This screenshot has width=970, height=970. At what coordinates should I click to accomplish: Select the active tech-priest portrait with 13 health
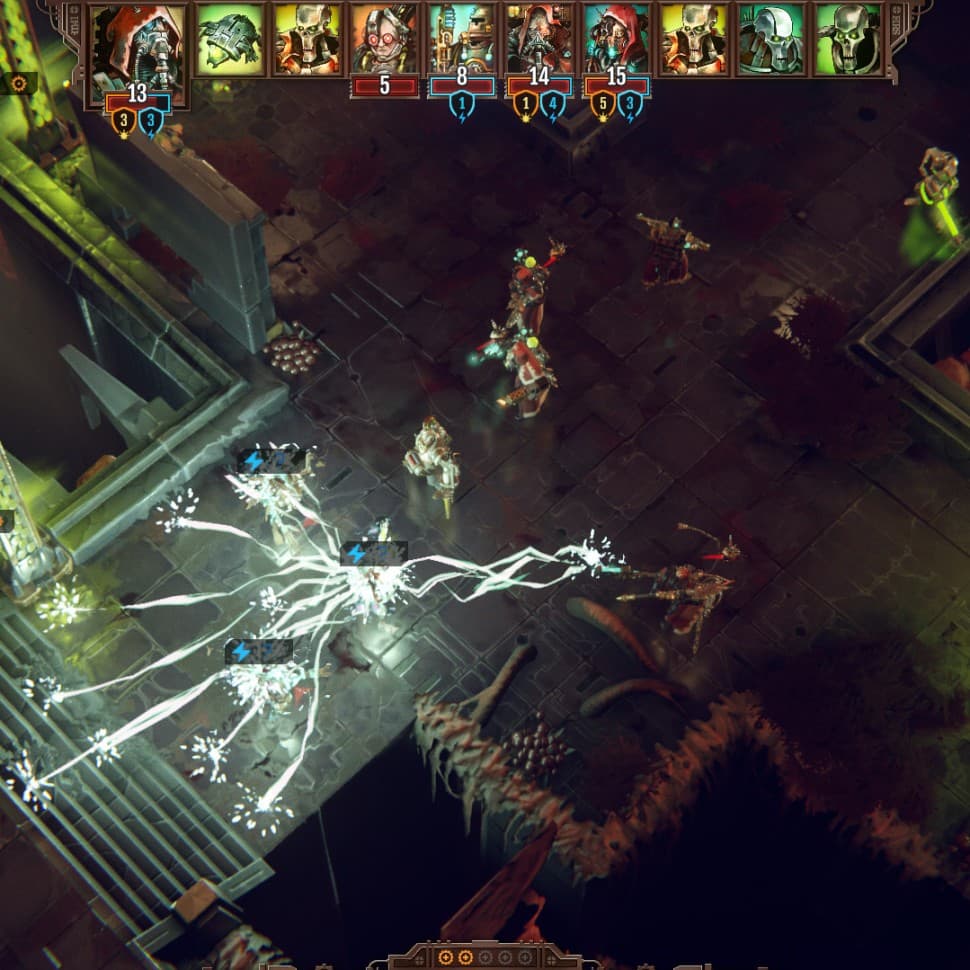pyautogui.click(x=138, y=48)
